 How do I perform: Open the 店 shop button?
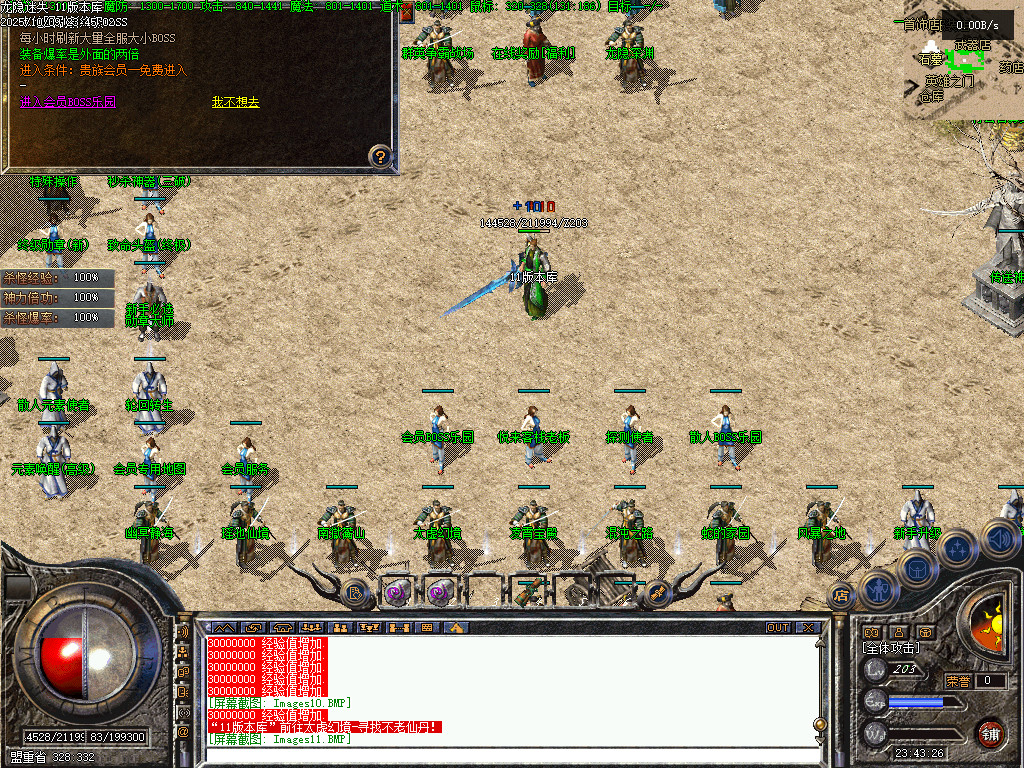[840, 596]
